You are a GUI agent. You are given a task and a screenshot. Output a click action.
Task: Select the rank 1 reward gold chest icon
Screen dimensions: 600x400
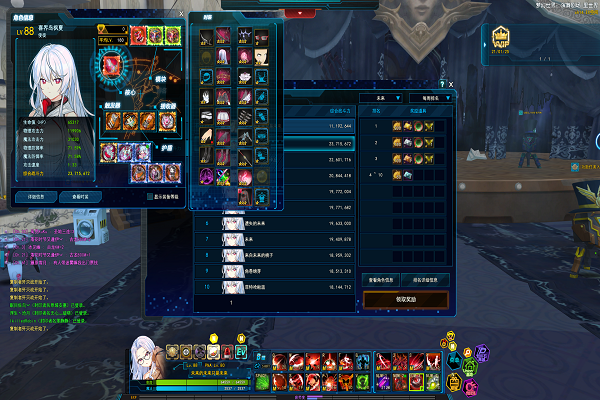click(397, 126)
